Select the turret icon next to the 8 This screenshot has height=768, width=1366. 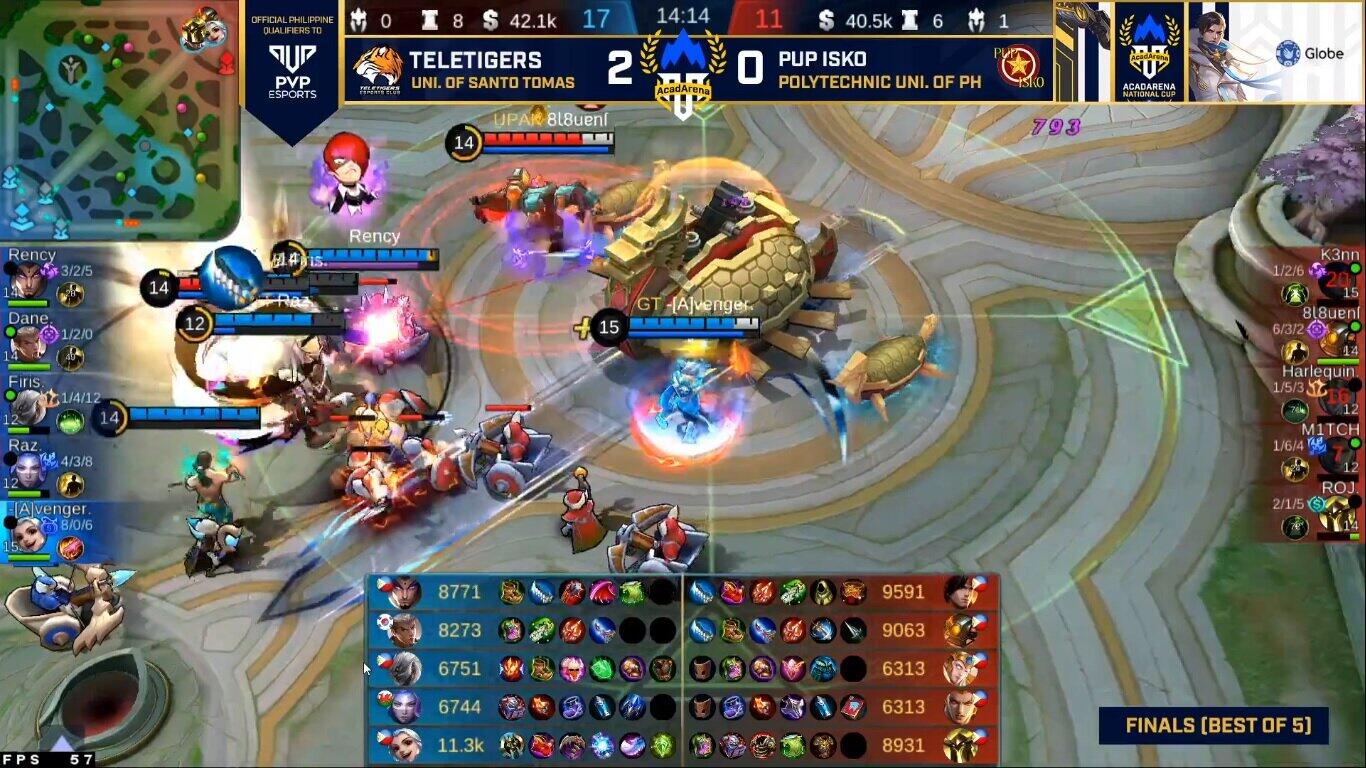(428, 18)
